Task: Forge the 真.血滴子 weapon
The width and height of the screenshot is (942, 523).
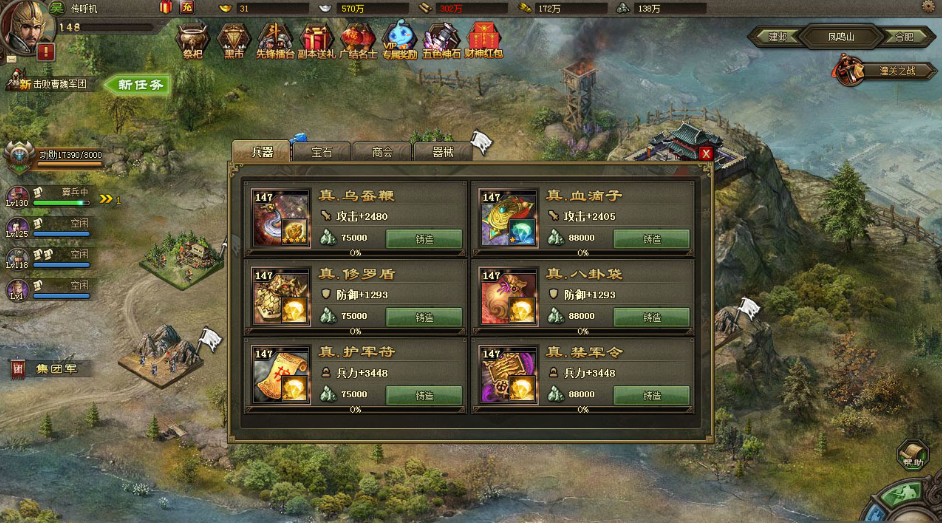Action: (x=651, y=238)
